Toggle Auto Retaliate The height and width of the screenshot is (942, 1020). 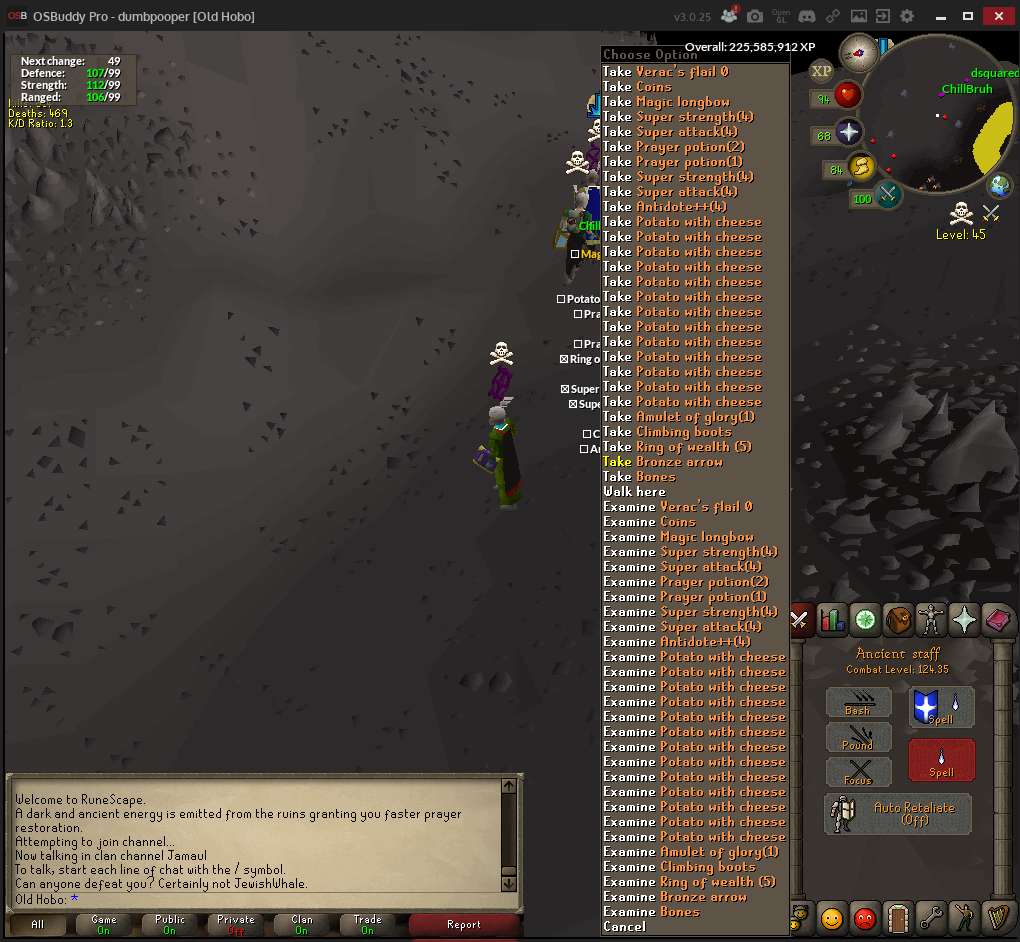tap(897, 814)
